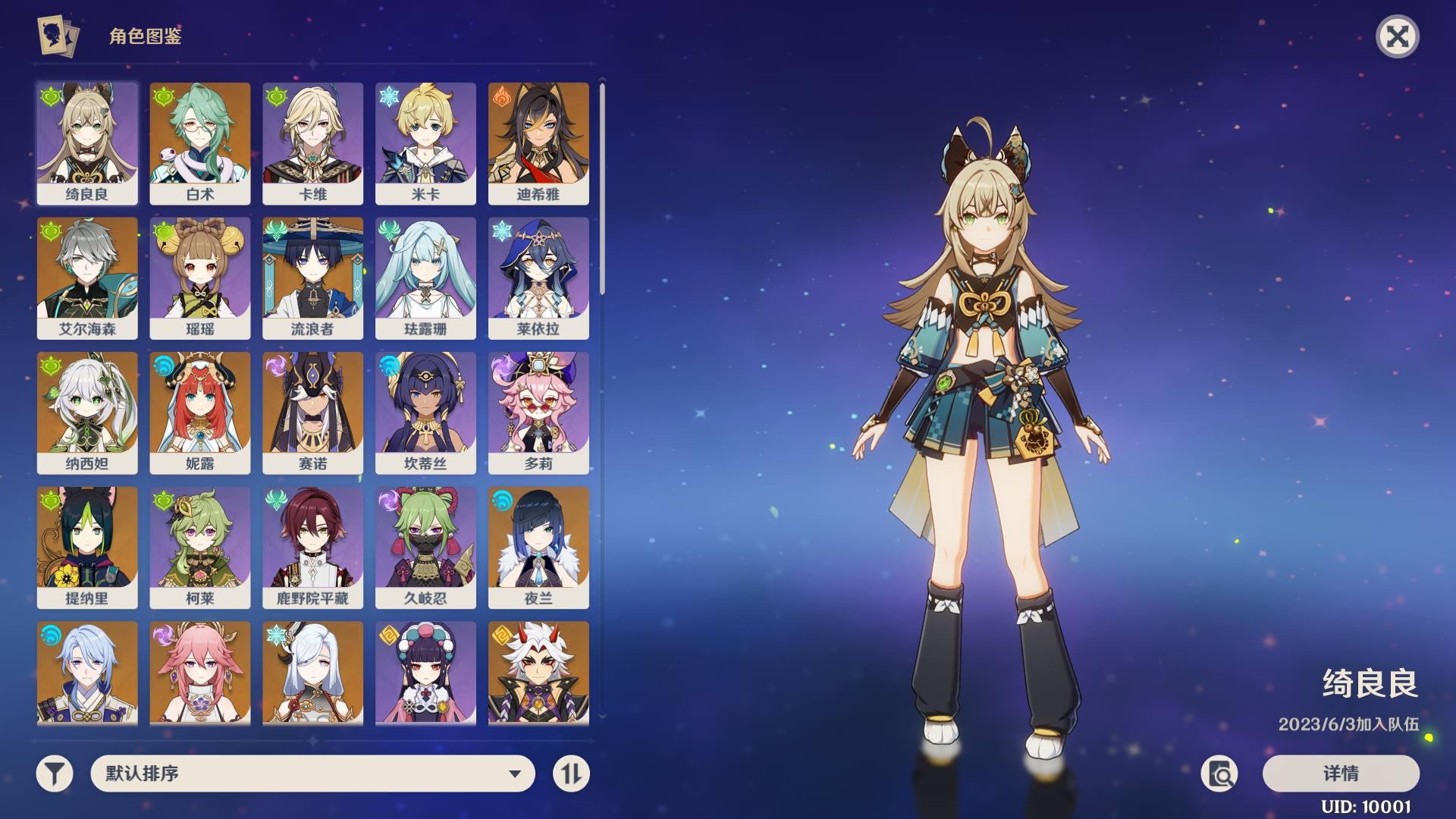Select 米卡 from the character list
This screenshot has height=819, width=1456.
(x=425, y=143)
